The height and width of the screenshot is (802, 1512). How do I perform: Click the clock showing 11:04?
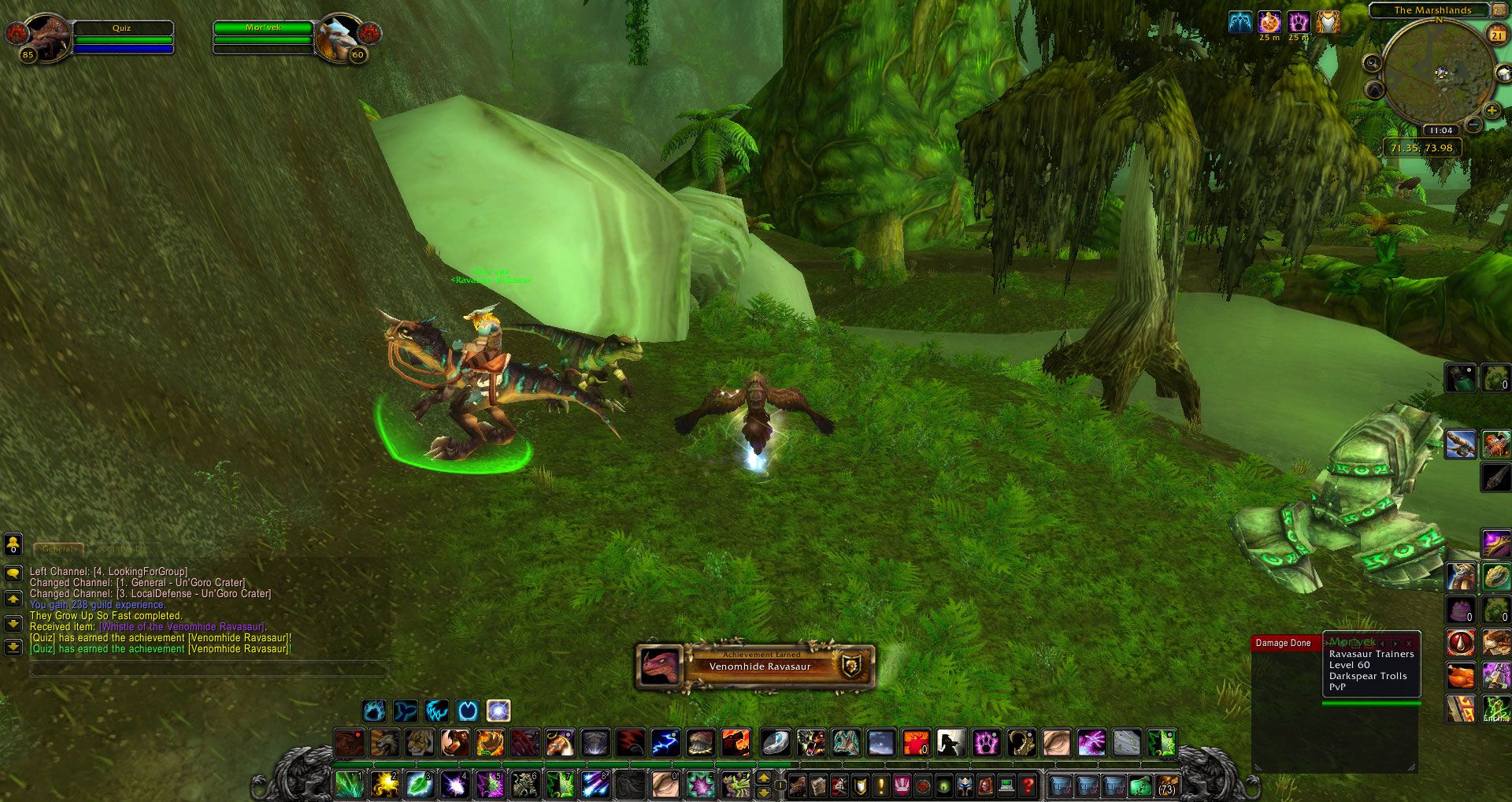(x=1440, y=131)
